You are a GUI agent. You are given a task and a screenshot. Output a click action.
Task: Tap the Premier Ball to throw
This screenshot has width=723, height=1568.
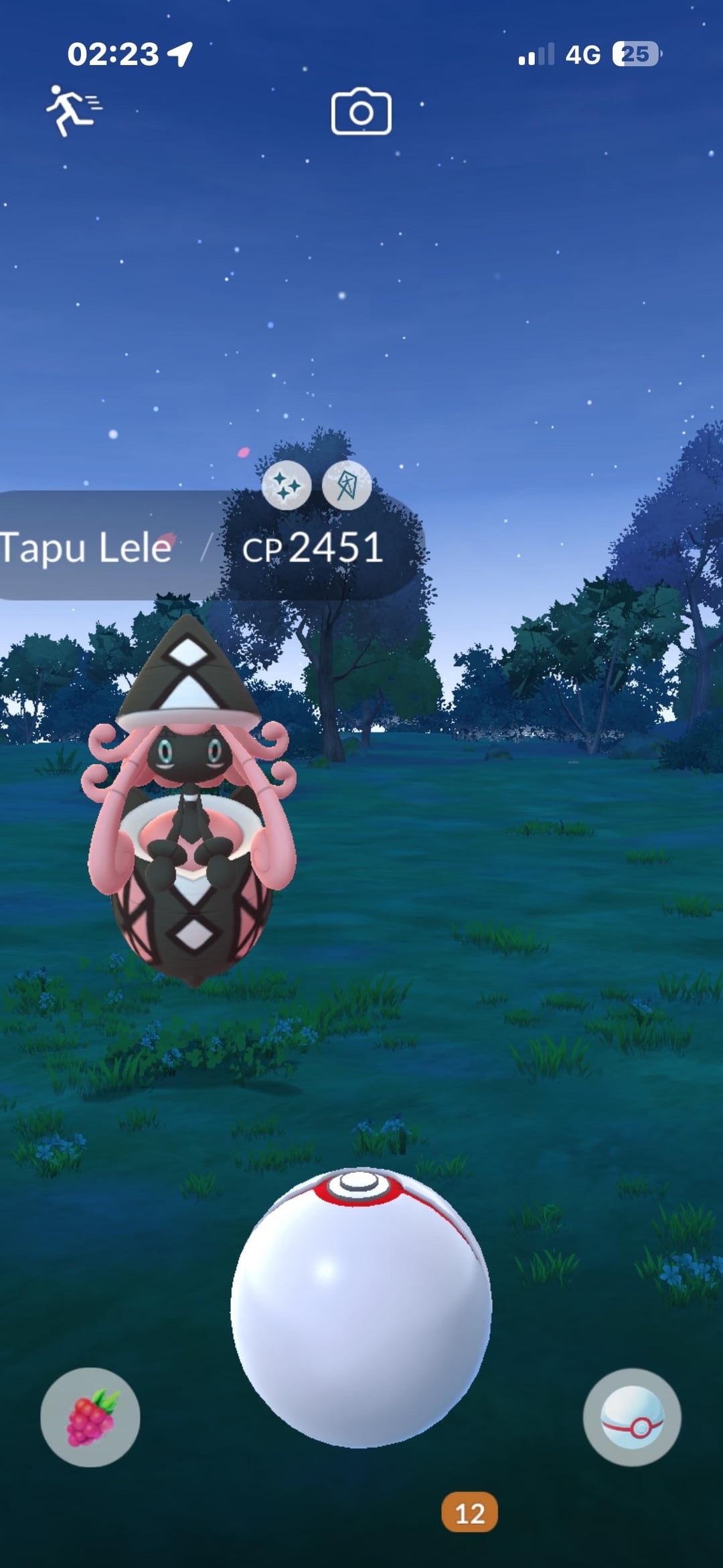[x=361, y=1306]
